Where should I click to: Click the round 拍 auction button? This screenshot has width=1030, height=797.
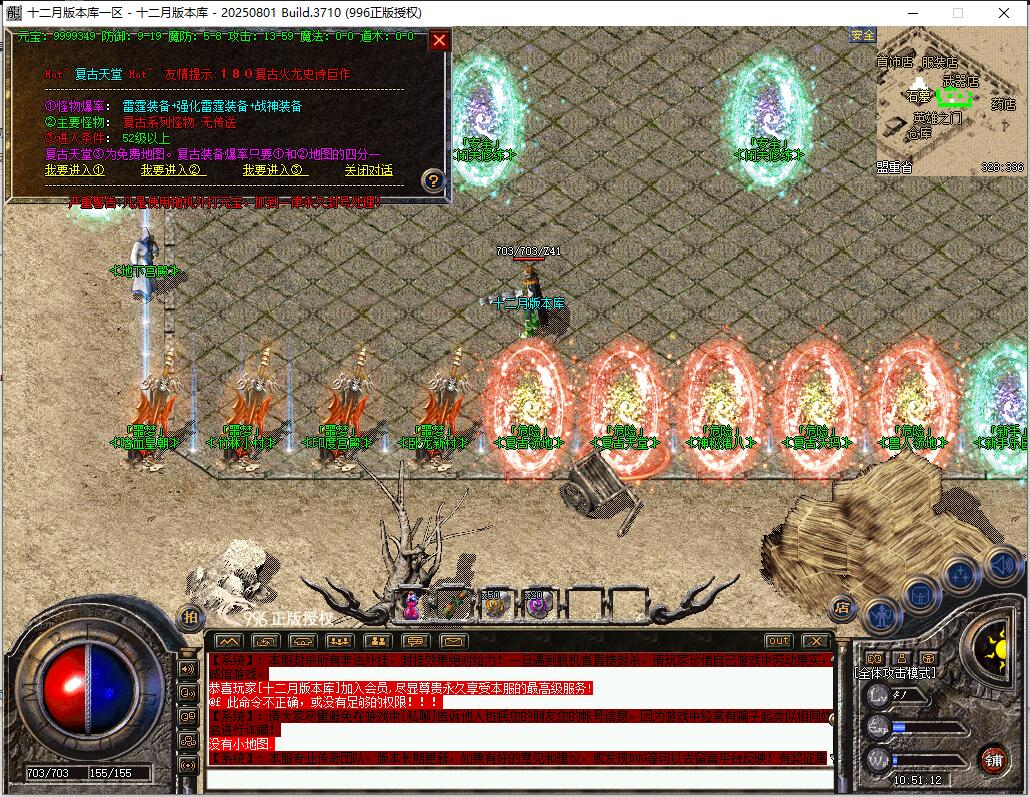190,618
